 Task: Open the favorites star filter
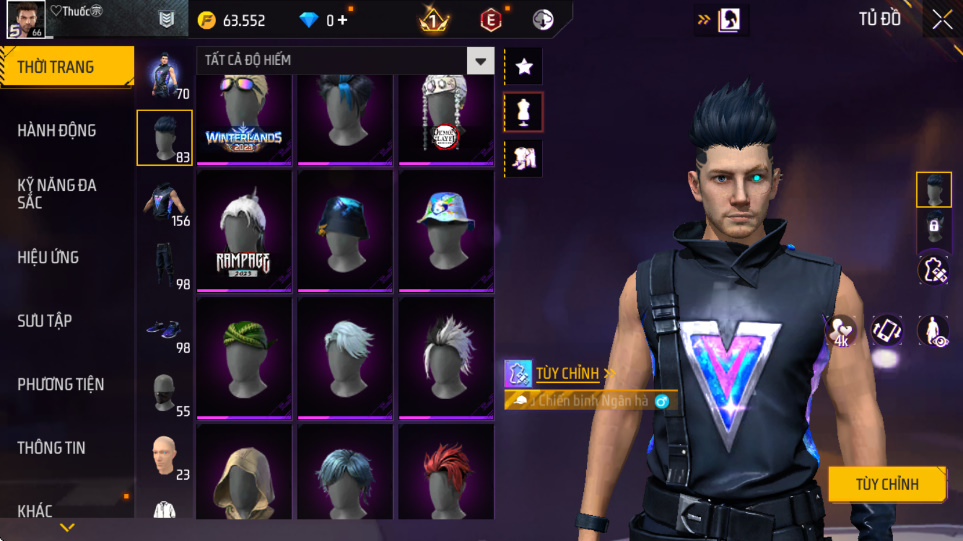click(x=524, y=67)
